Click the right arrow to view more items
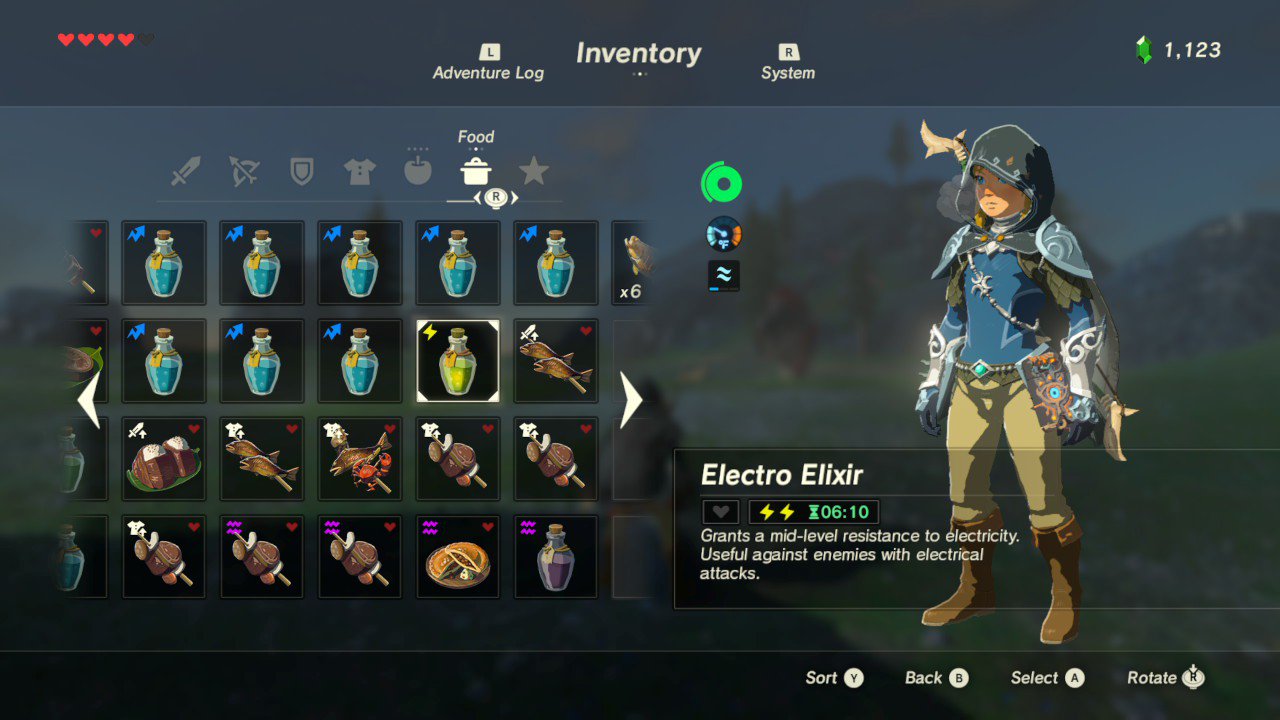Image resolution: width=1280 pixels, height=720 pixels. (631, 400)
